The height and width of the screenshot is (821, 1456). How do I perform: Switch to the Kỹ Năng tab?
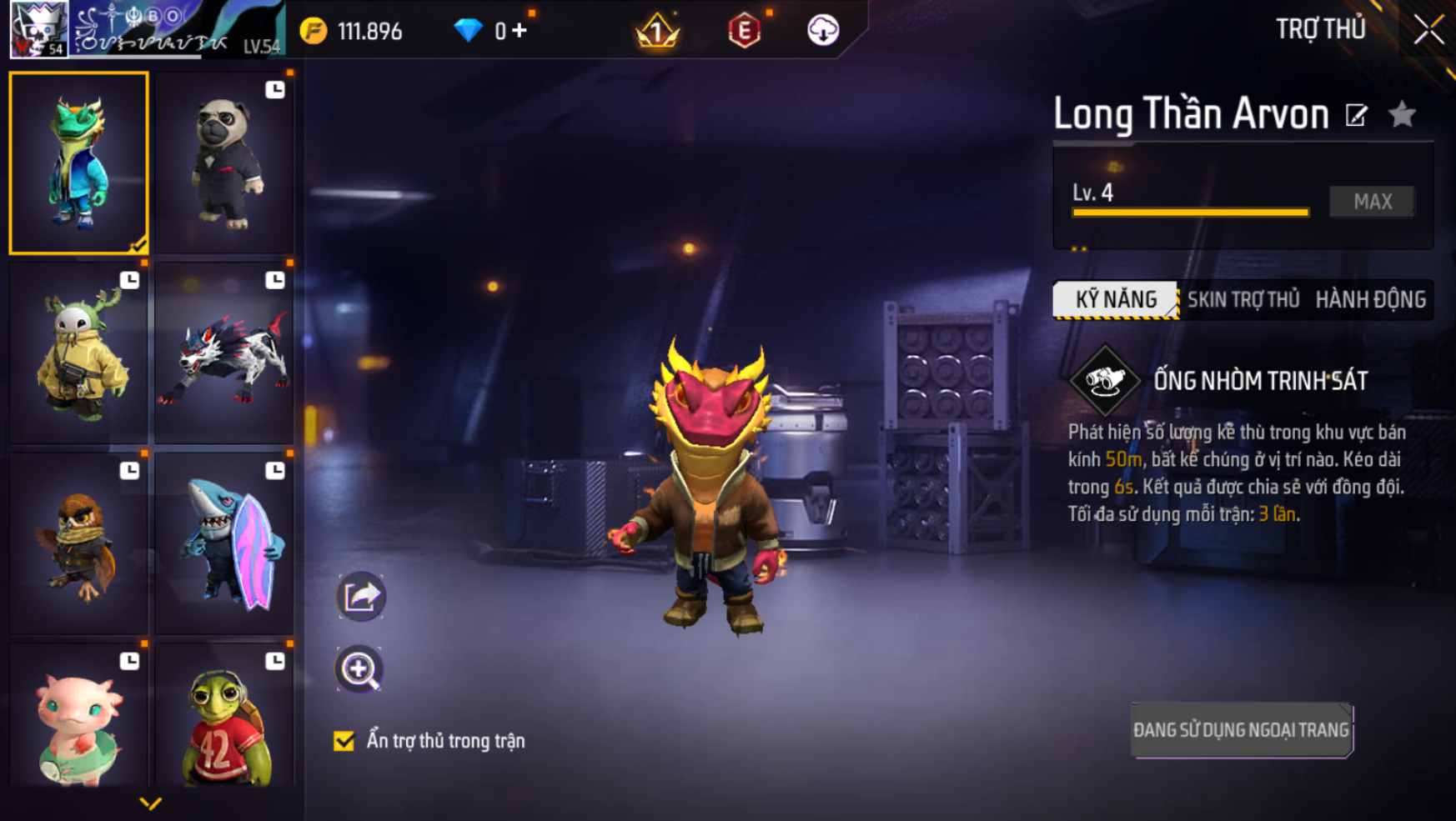[1116, 299]
